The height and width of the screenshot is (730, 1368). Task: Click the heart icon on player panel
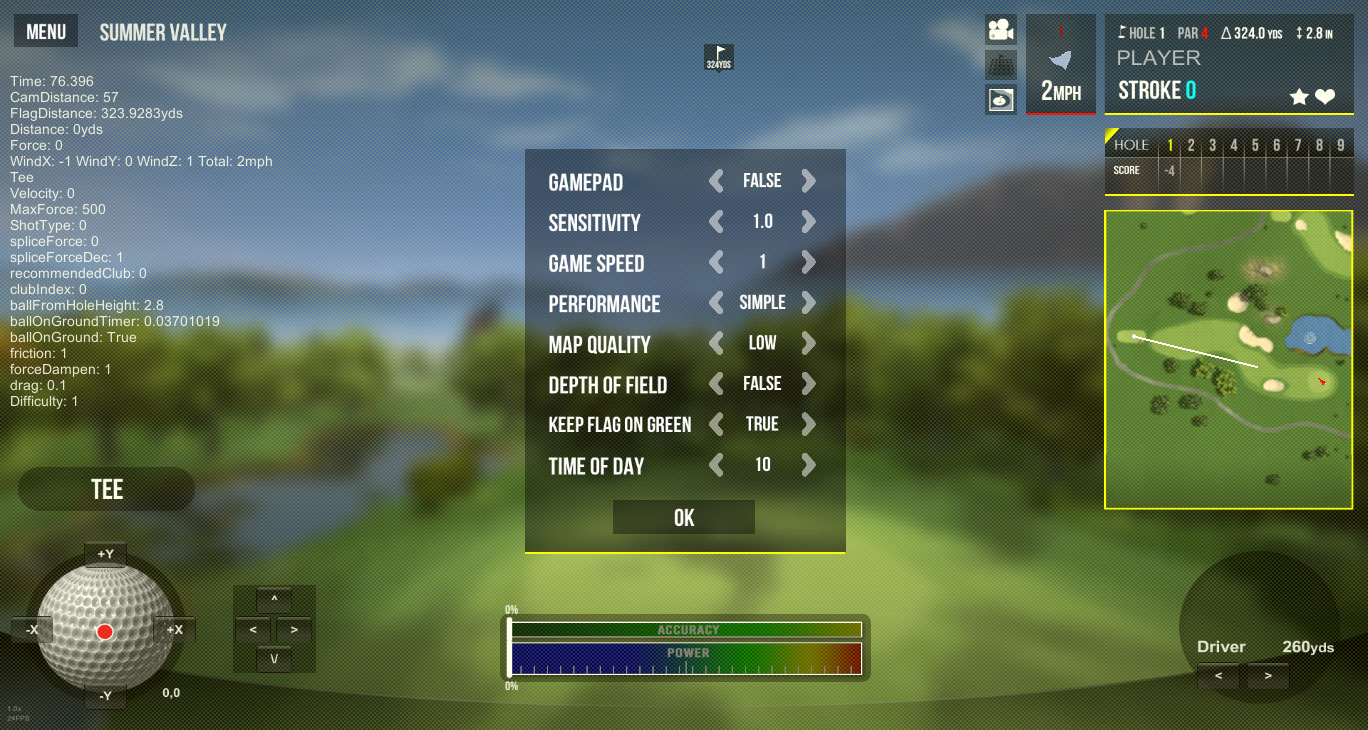tap(1325, 97)
